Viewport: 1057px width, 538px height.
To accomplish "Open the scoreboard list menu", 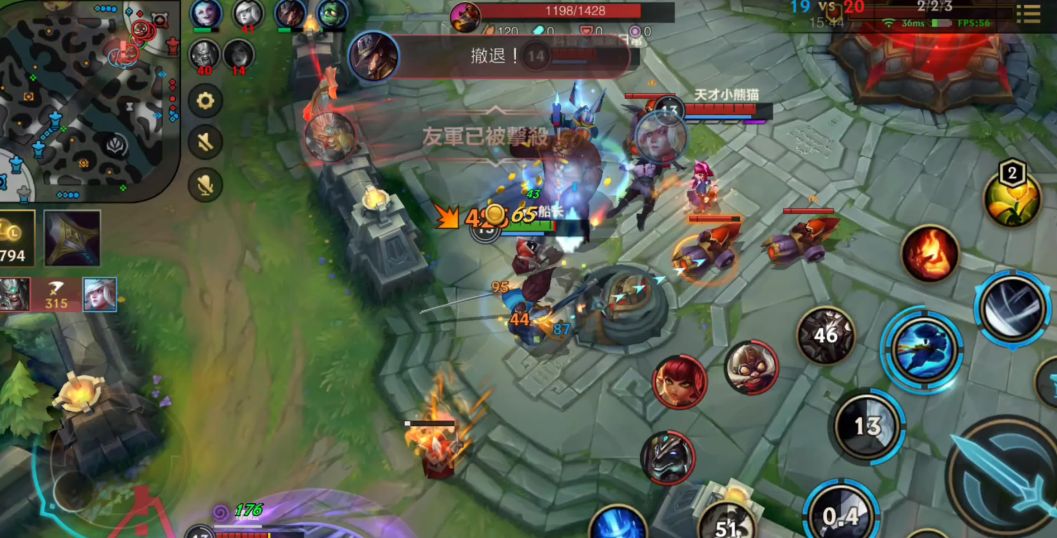I will 1028,14.
